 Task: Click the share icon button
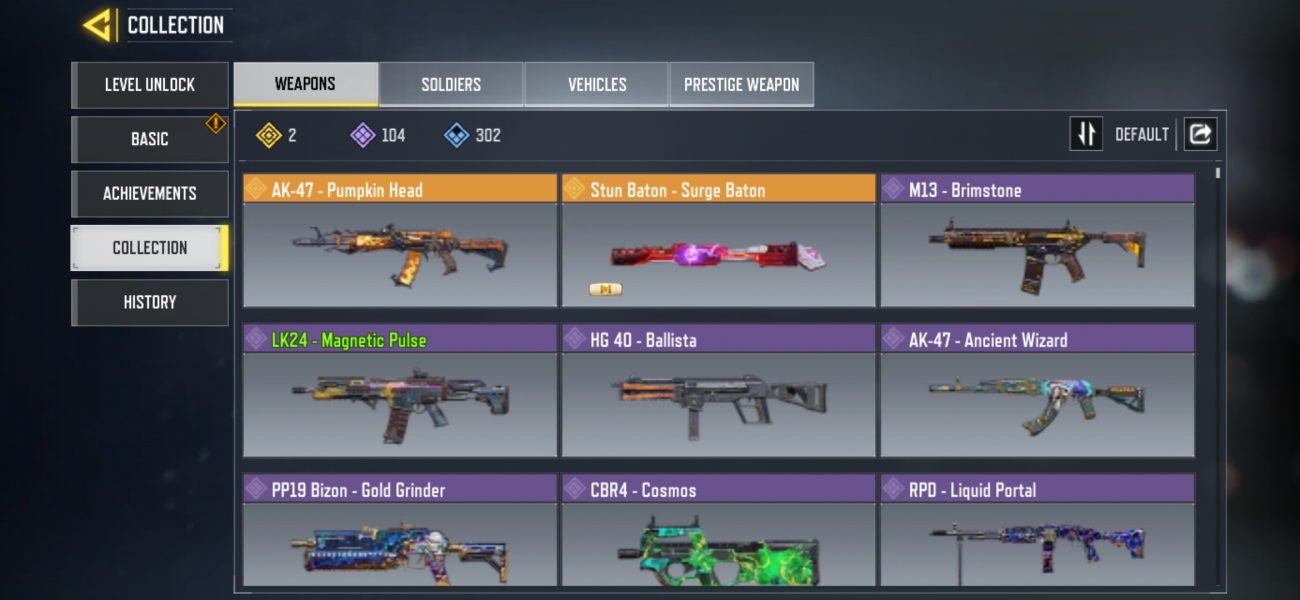click(1200, 134)
